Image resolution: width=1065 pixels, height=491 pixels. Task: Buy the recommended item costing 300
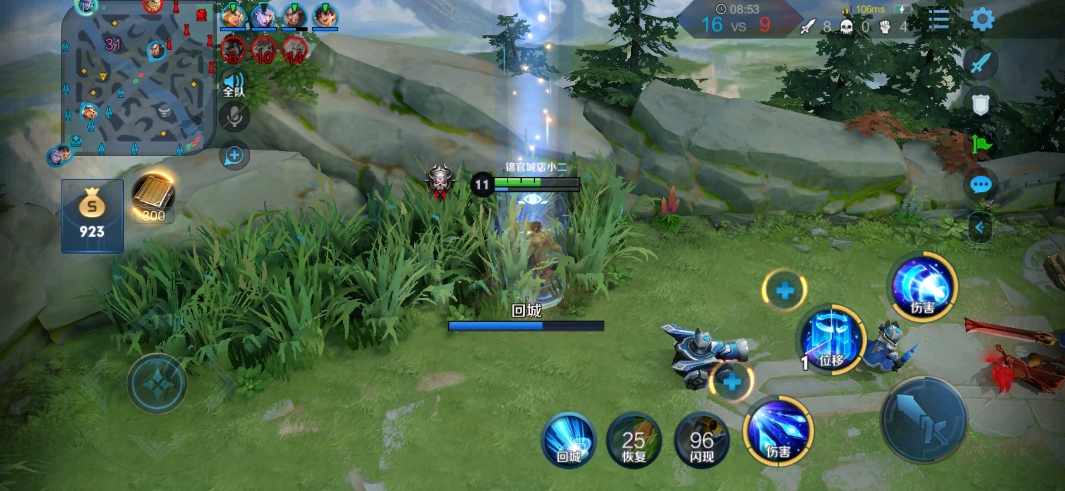pos(153,198)
